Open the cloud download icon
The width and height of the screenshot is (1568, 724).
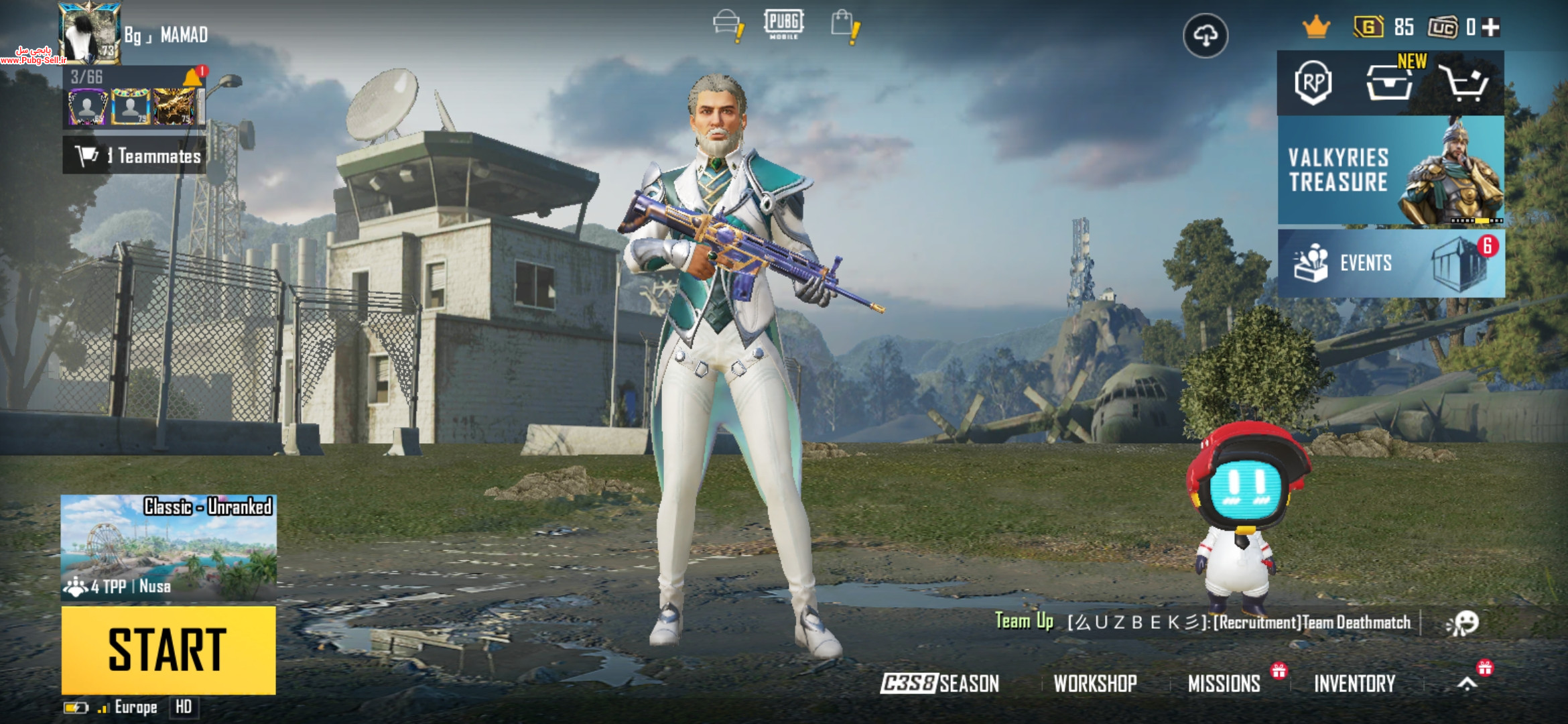(1205, 36)
